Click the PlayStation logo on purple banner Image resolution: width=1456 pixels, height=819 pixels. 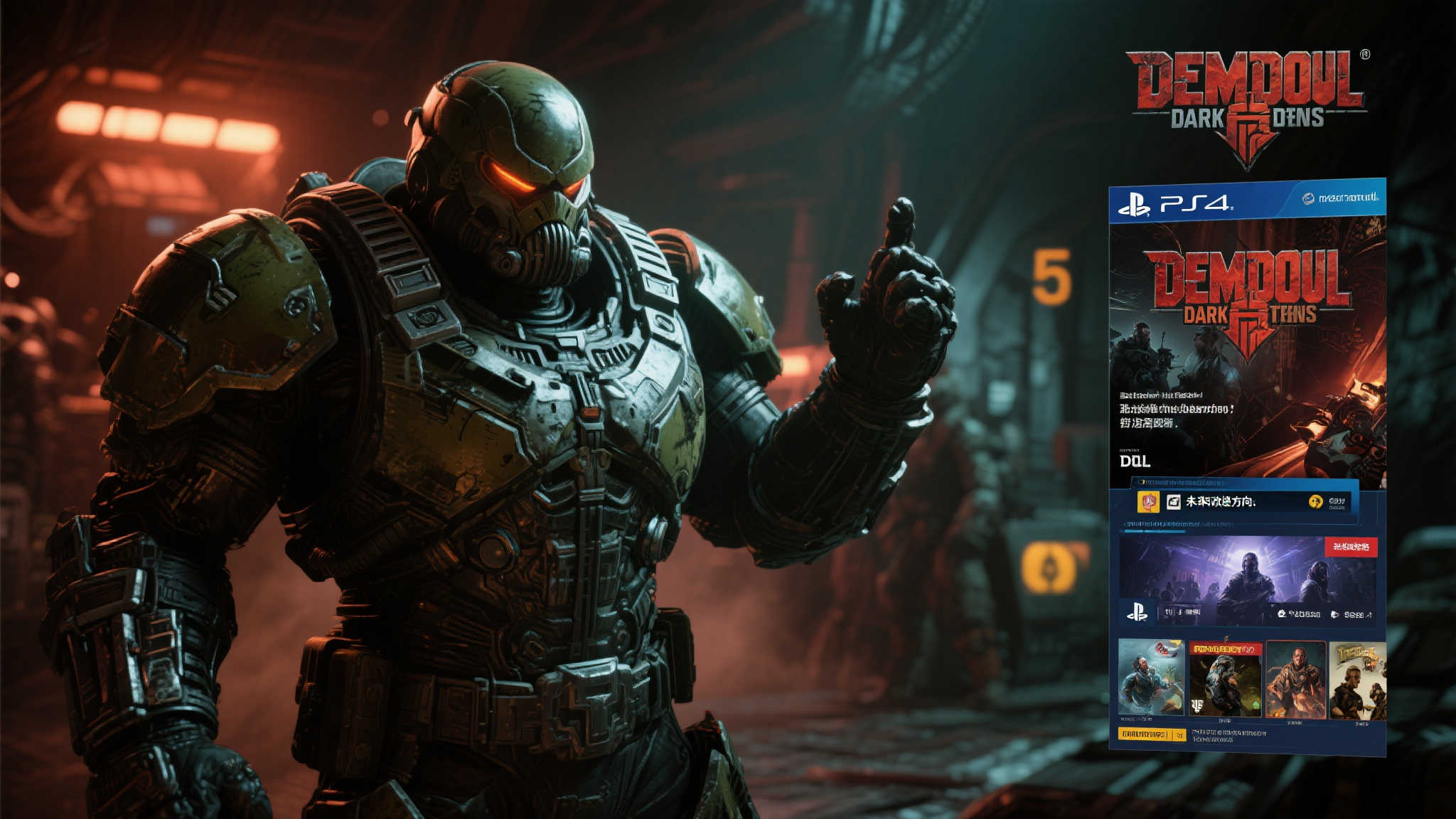pyautogui.click(x=1137, y=612)
